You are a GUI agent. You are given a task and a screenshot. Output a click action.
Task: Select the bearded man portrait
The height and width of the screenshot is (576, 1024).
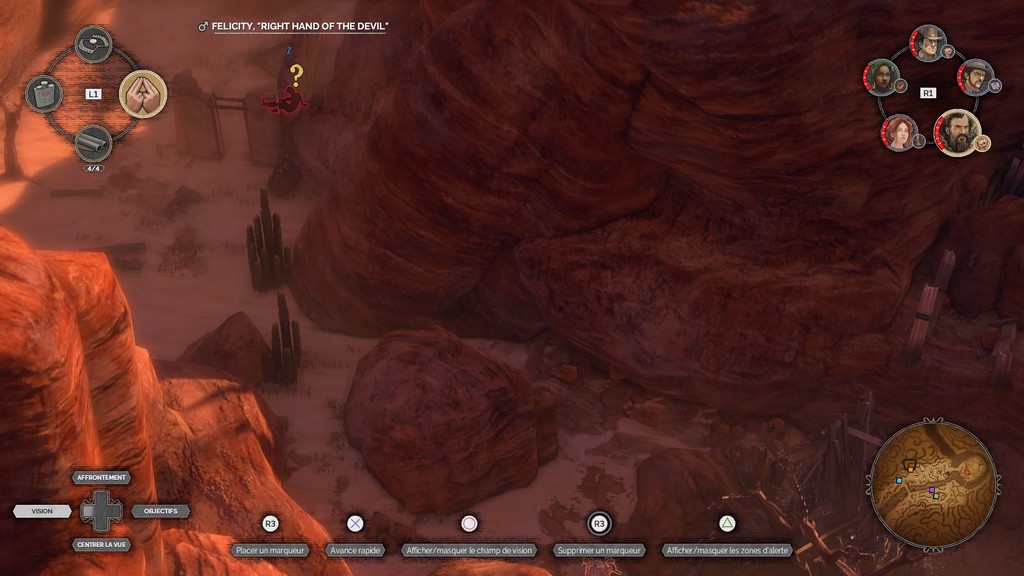click(x=957, y=132)
